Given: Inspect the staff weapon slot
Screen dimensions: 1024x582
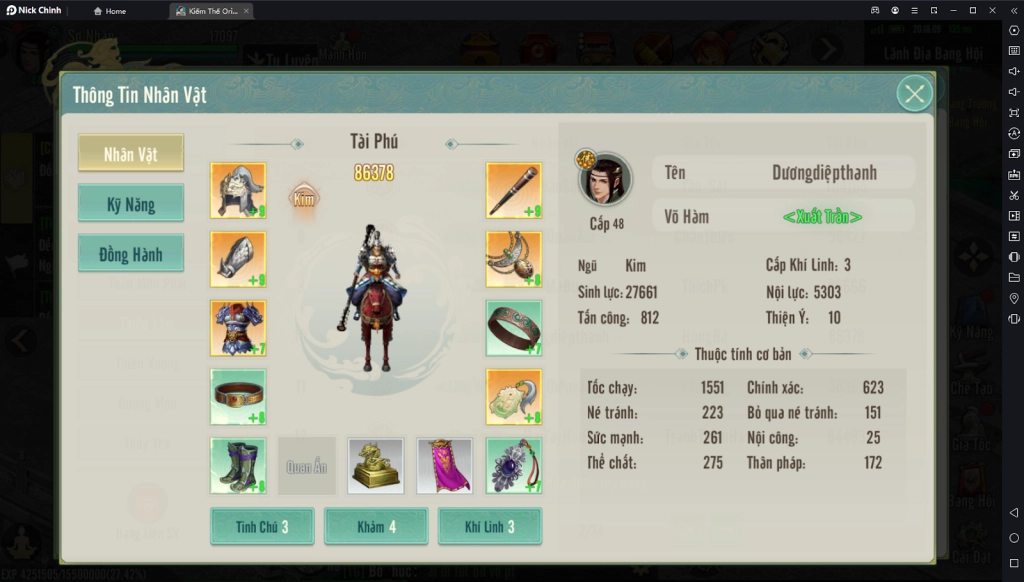Looking at the screenshot, I should pos(514,190).
